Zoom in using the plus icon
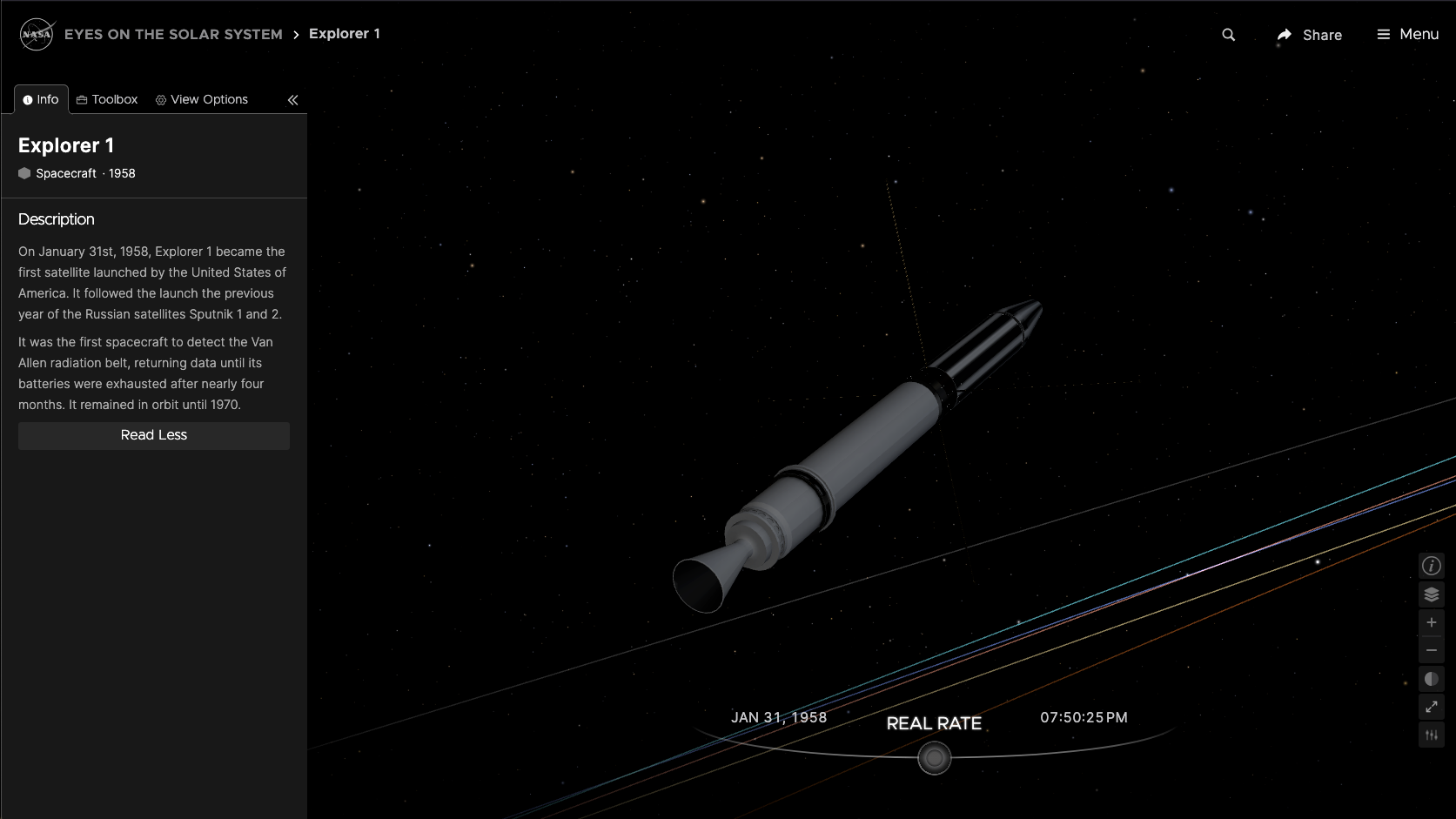This screenshot has width=1456, height=819. click(x=1431, y=621)
